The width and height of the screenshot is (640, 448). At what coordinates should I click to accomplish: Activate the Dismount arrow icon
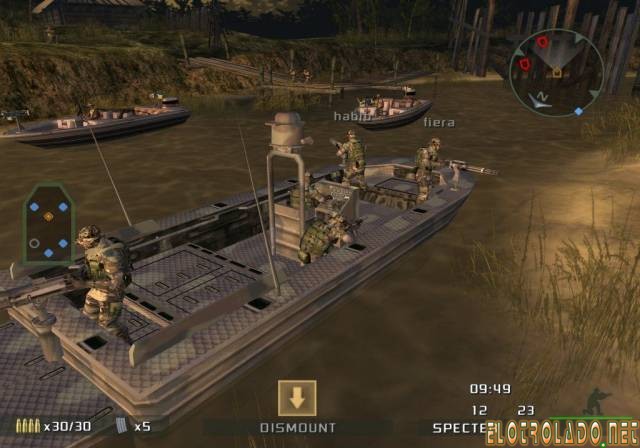[297, 398]
